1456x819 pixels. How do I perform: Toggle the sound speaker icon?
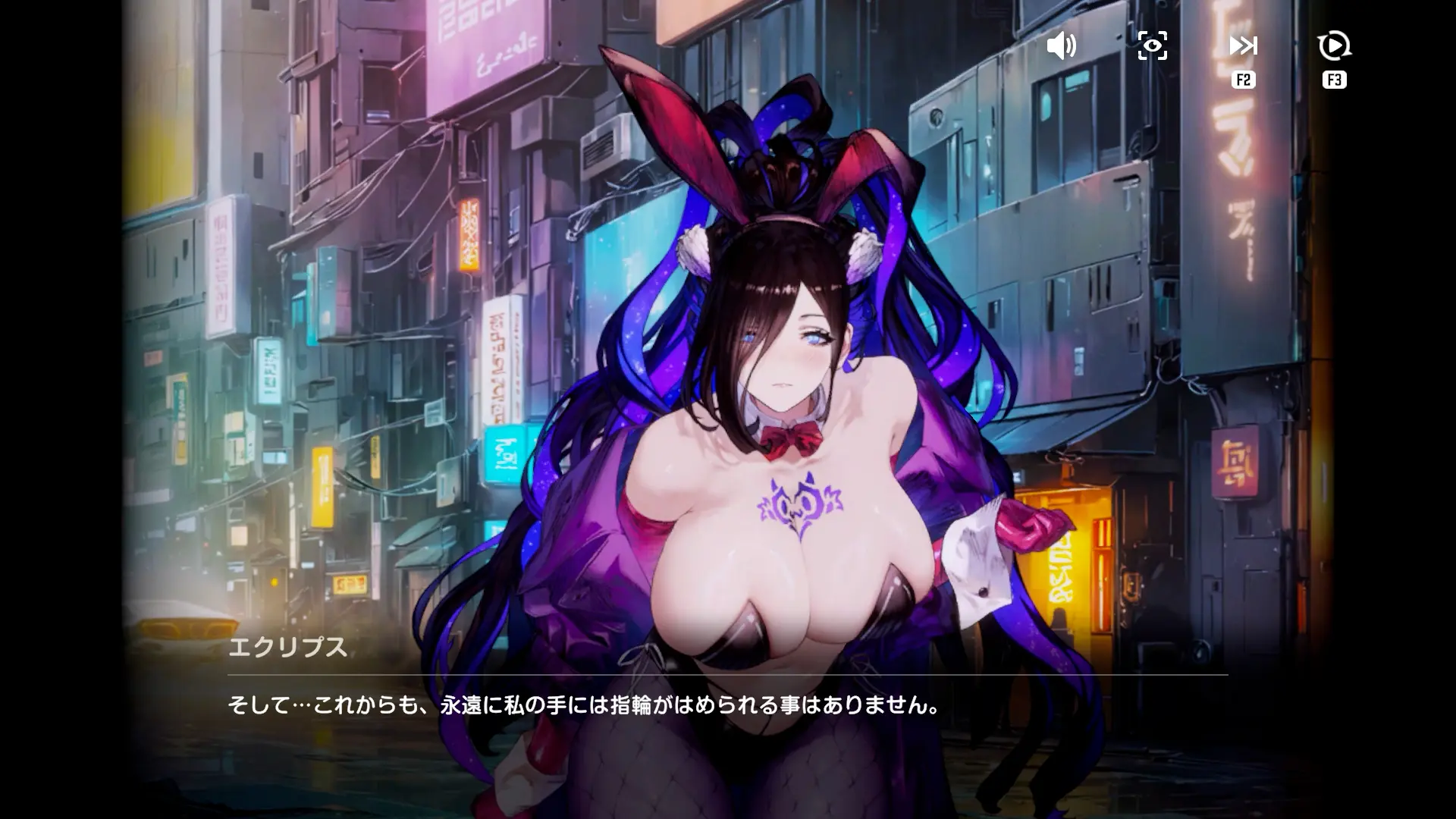pos(1061,46)
